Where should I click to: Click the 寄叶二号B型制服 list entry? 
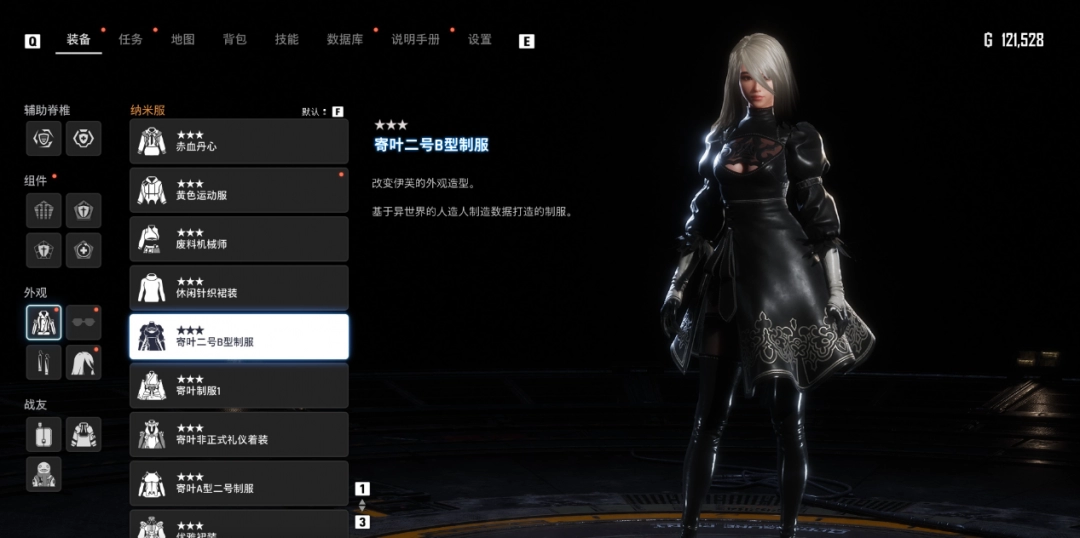239,337
